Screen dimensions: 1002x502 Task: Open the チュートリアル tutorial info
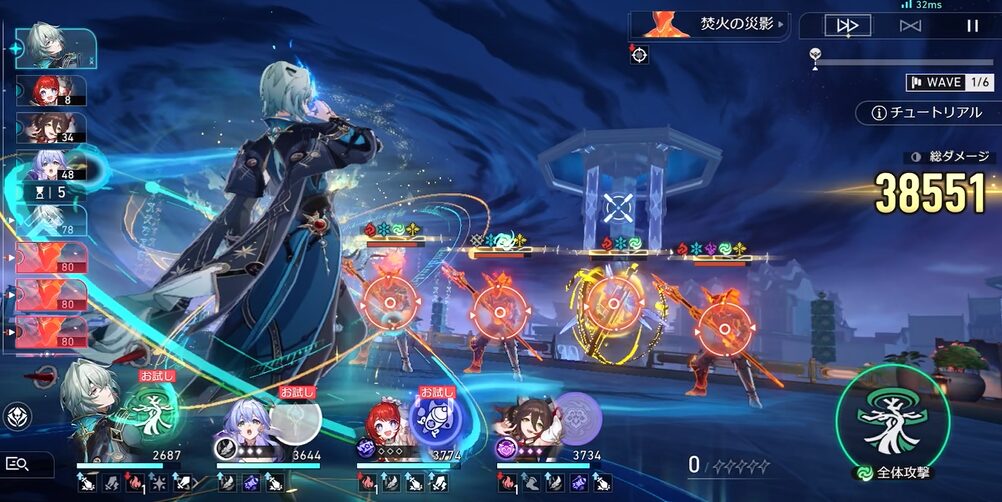(927, 113)
